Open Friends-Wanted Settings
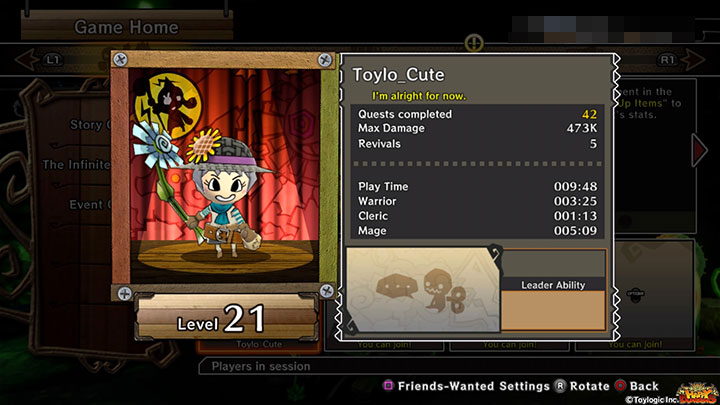Viewport: 720px width, 405px height. 464,385
